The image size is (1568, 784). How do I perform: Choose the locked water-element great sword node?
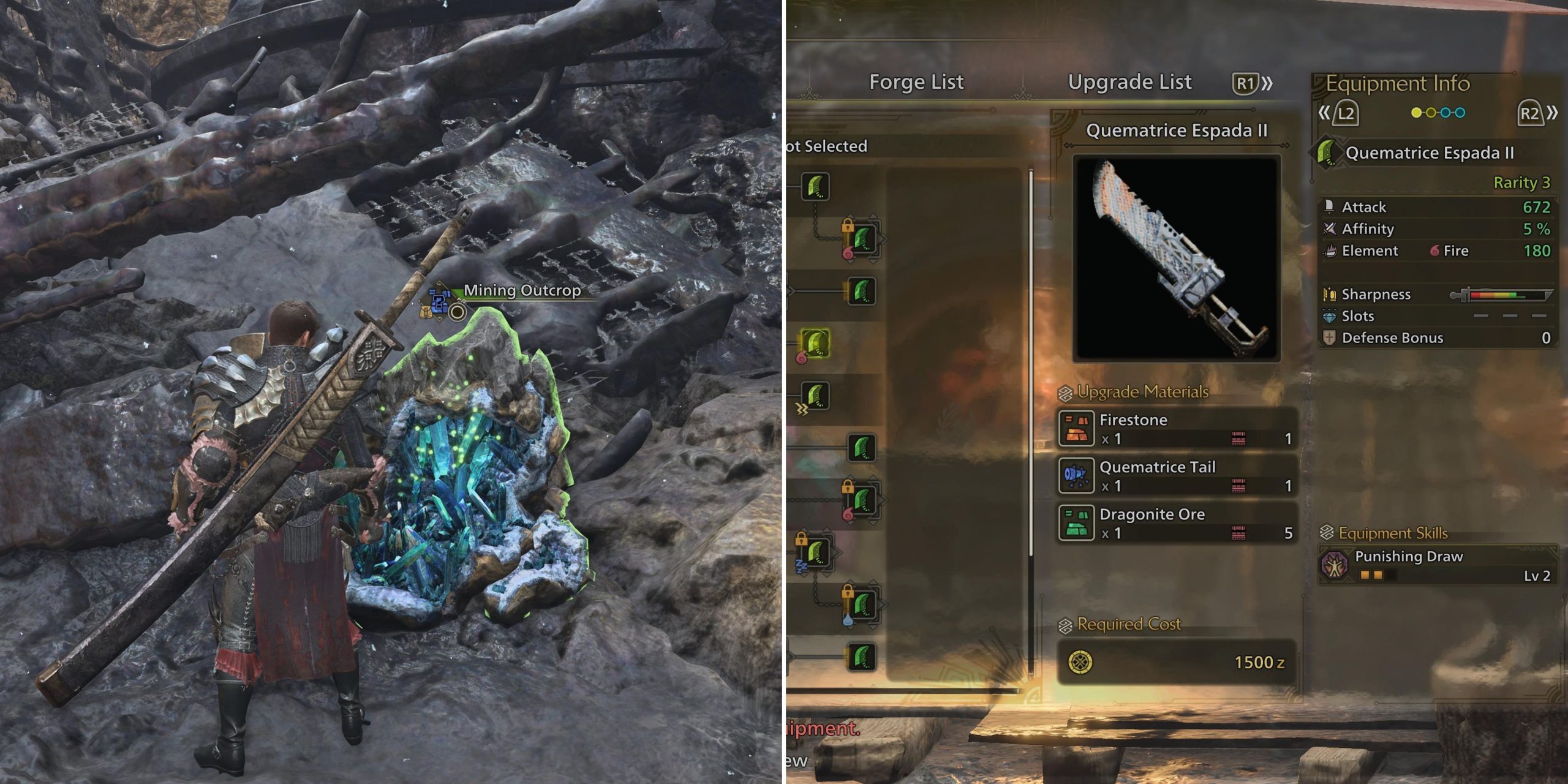(x=862, y=604)
